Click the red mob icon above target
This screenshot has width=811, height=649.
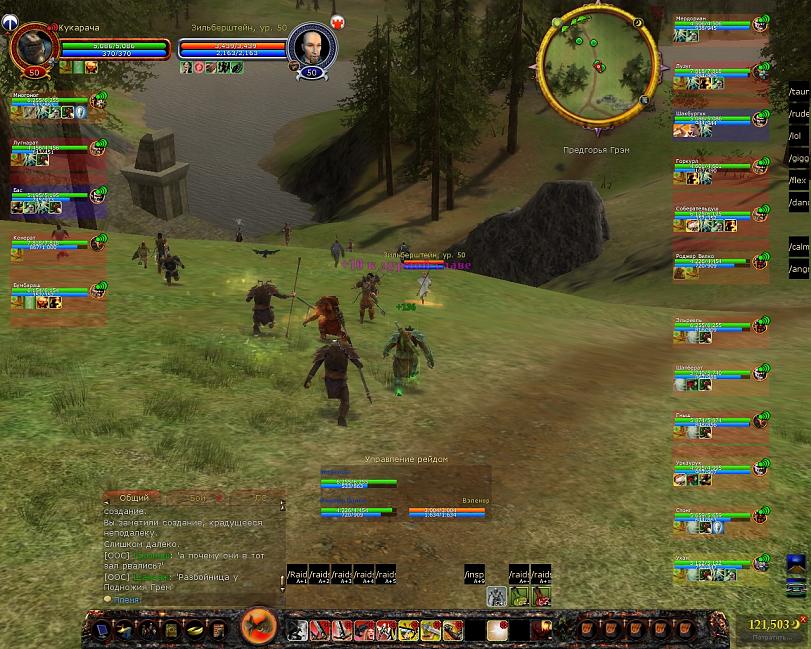click(x=337, y=21)
